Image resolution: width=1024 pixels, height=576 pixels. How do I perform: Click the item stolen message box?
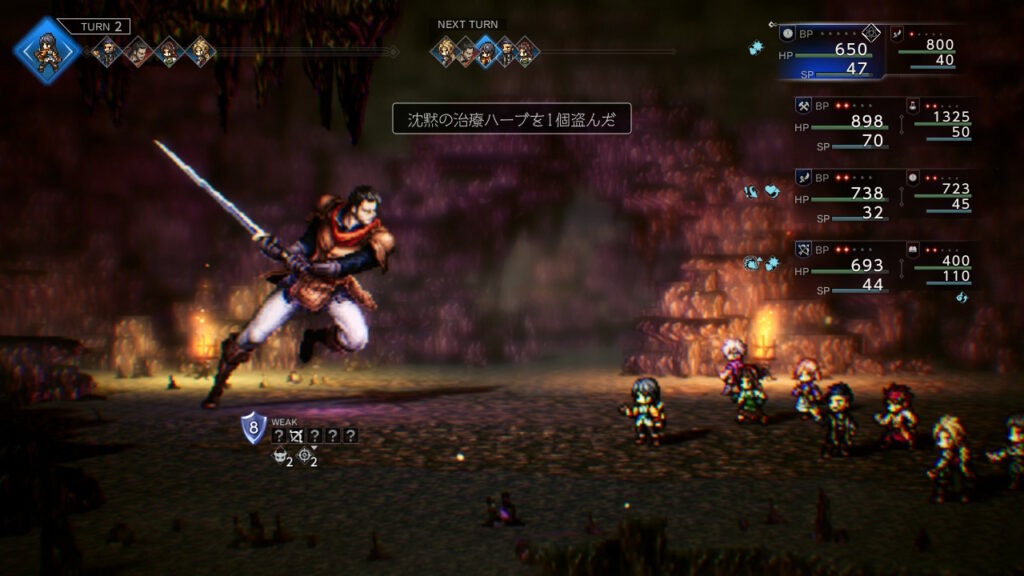tap(511, 120)
